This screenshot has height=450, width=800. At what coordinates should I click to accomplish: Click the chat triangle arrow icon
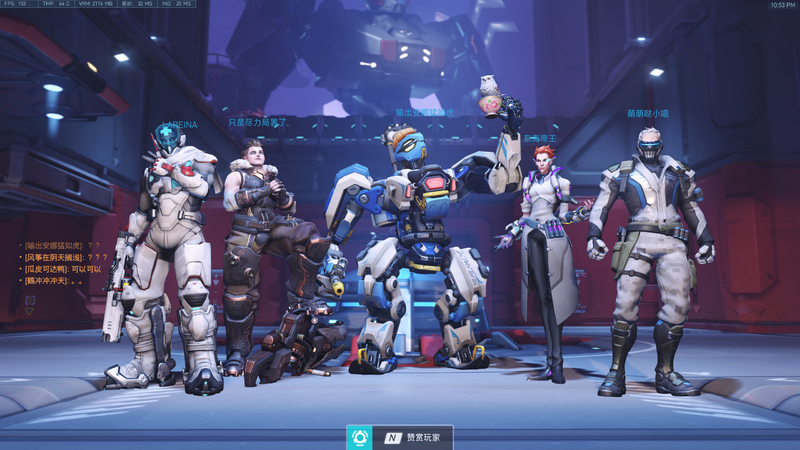point(29,311)
